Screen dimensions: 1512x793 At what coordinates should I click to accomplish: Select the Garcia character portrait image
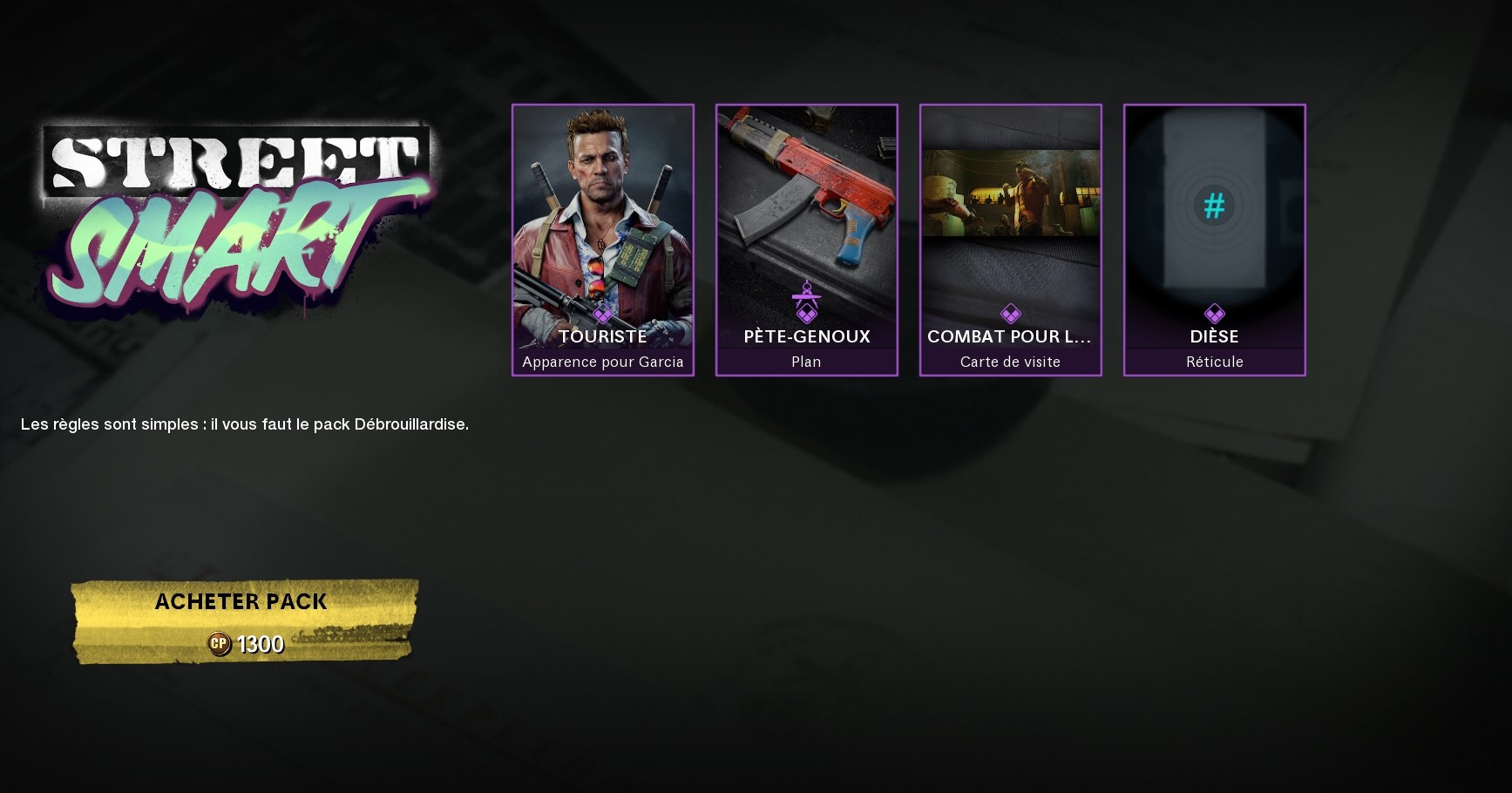click(x=601, y=209)
